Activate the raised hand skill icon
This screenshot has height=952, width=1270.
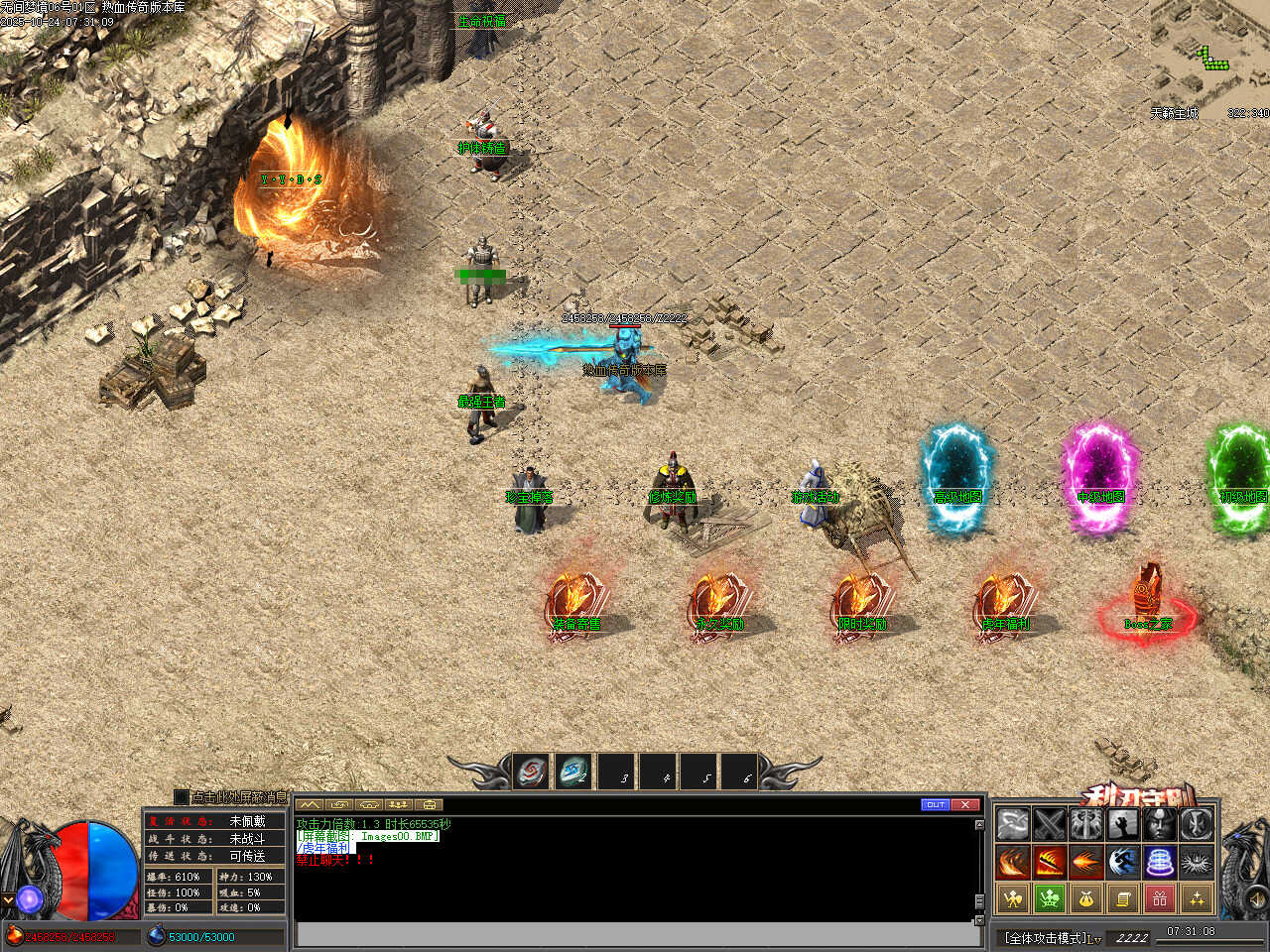point(1123,824)
